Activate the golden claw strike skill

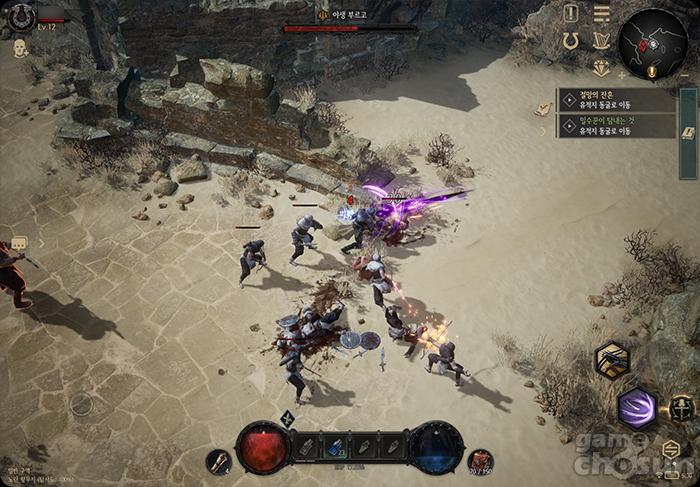[611, 360]
